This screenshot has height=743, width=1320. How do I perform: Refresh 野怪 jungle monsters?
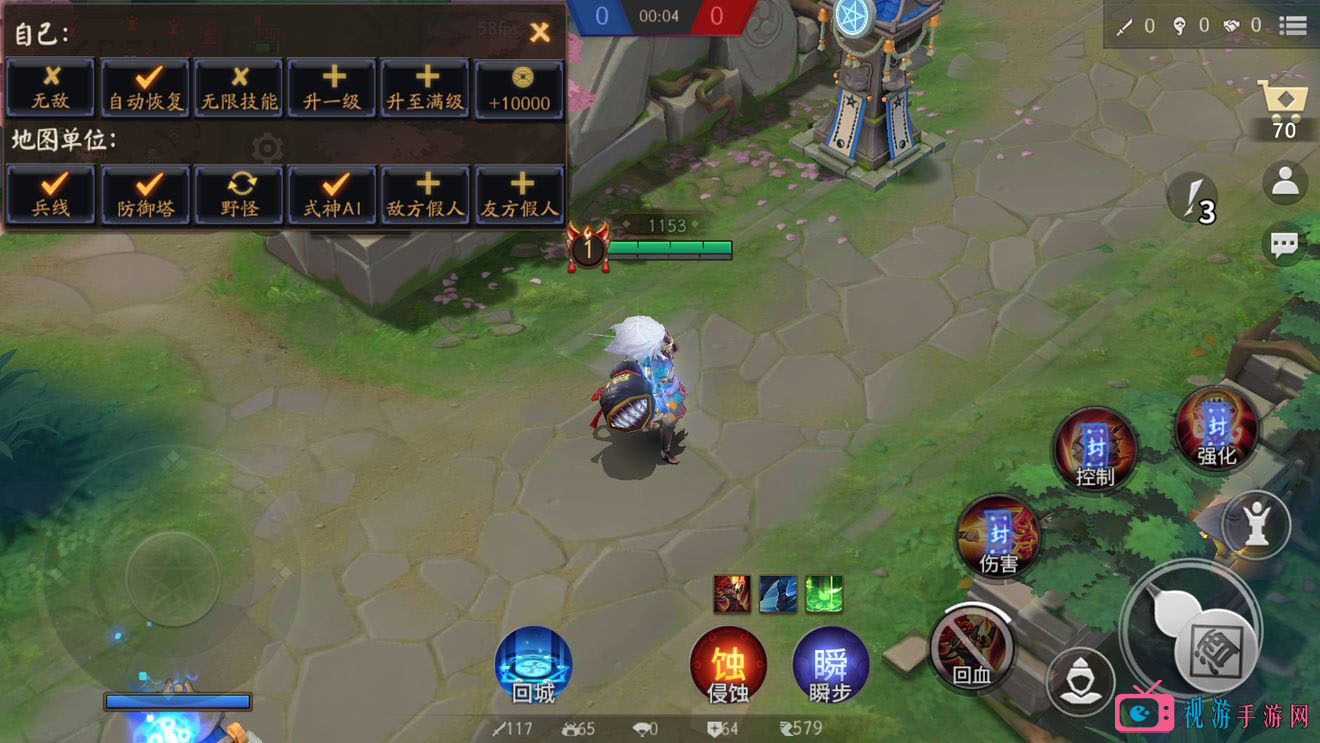click(x=239, y=195)
